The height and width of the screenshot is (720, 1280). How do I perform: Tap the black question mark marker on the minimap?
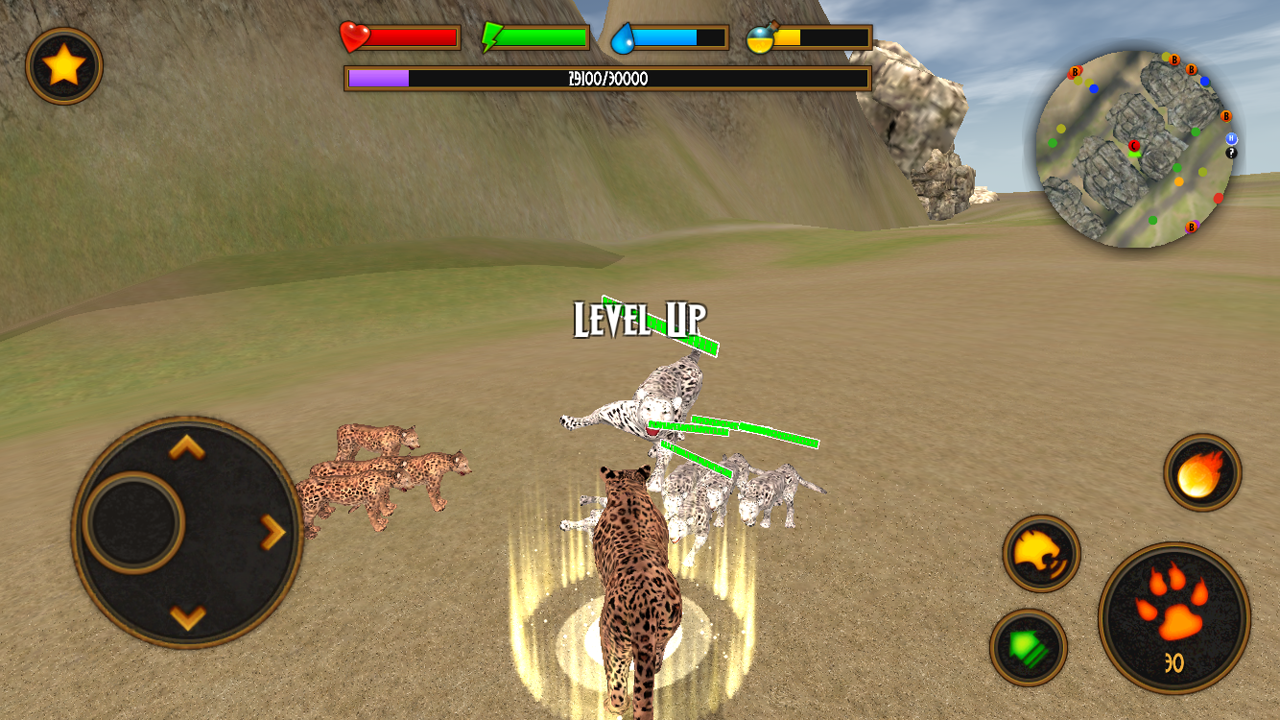[1231, 154]
